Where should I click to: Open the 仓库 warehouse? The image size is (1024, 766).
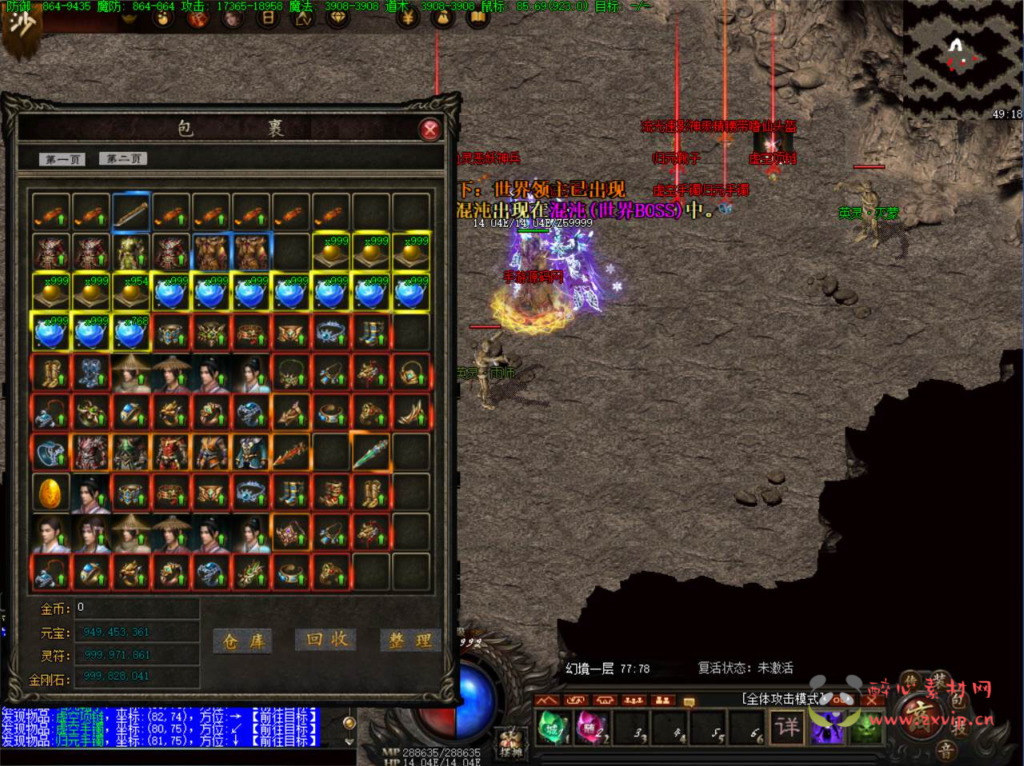[x=242, y=641]
